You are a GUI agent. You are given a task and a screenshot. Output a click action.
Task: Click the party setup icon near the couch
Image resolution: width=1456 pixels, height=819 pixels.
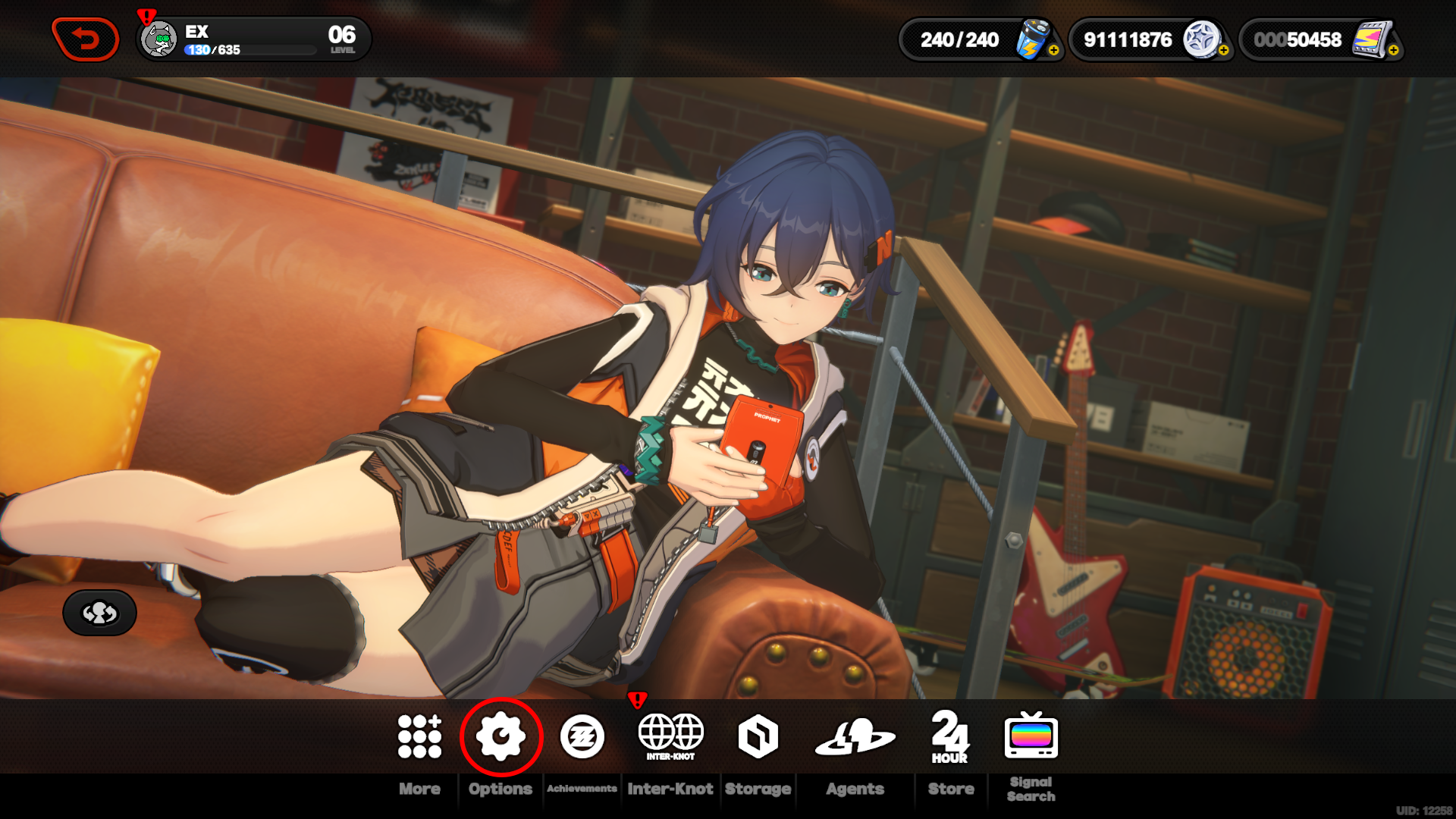99,612
